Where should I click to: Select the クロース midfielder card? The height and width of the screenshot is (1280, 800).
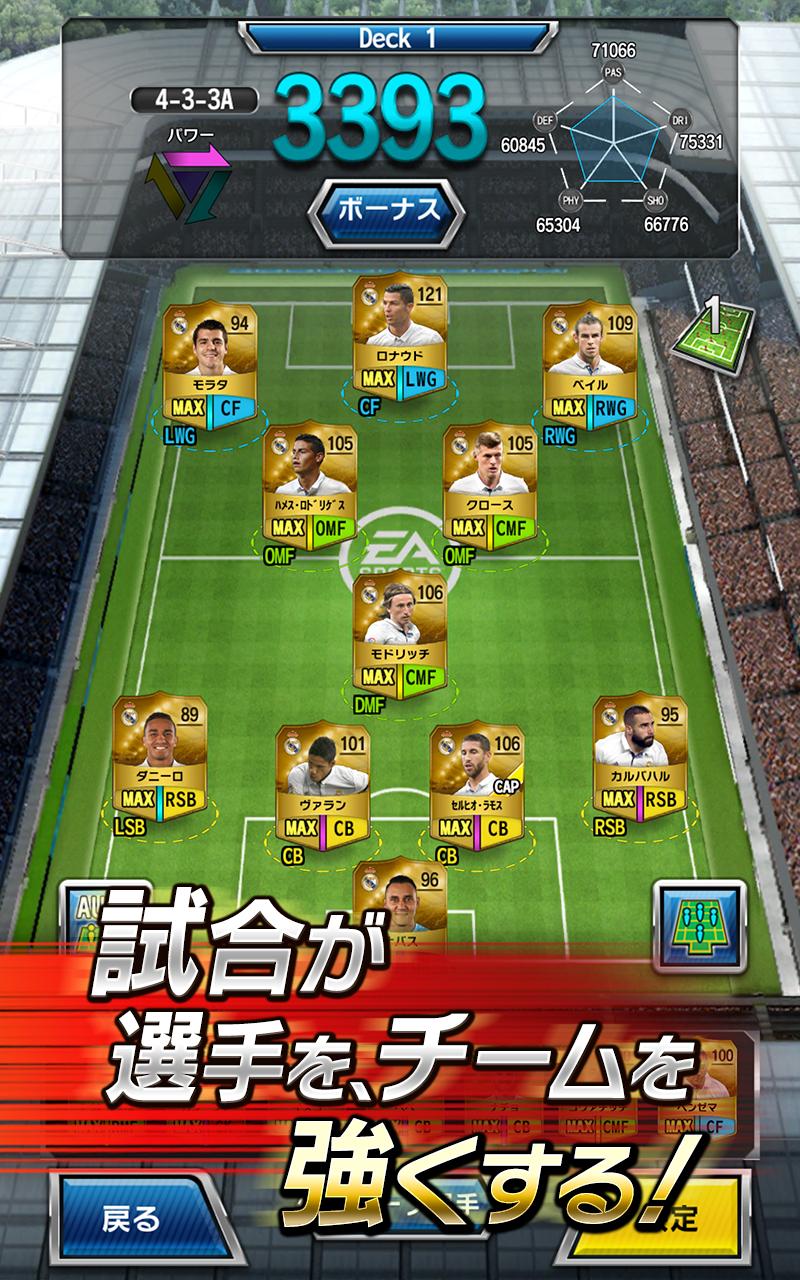(489, 487)
